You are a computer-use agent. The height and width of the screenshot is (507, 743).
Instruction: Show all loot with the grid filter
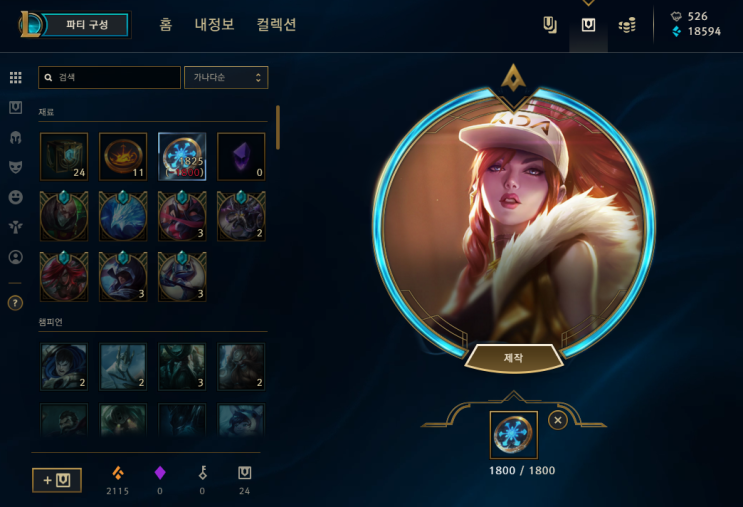click(x=15, y=77)
